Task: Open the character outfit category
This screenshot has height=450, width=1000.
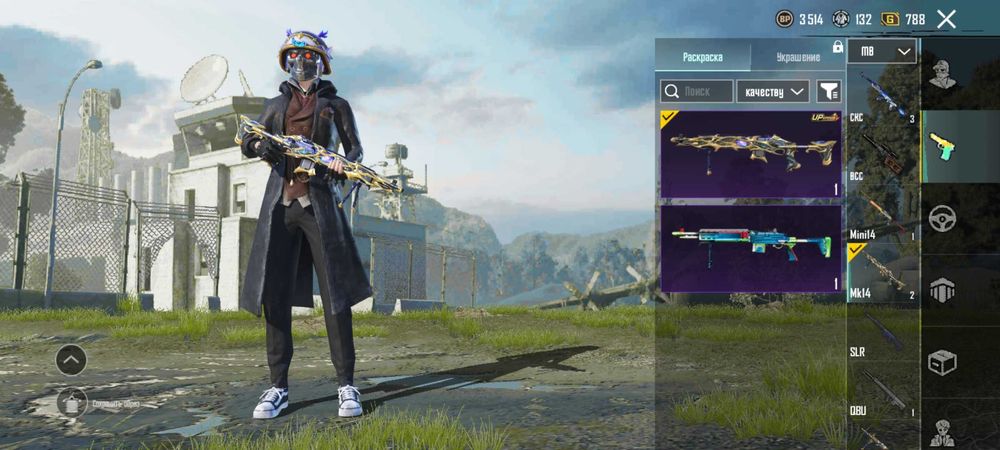Action: 942,74
